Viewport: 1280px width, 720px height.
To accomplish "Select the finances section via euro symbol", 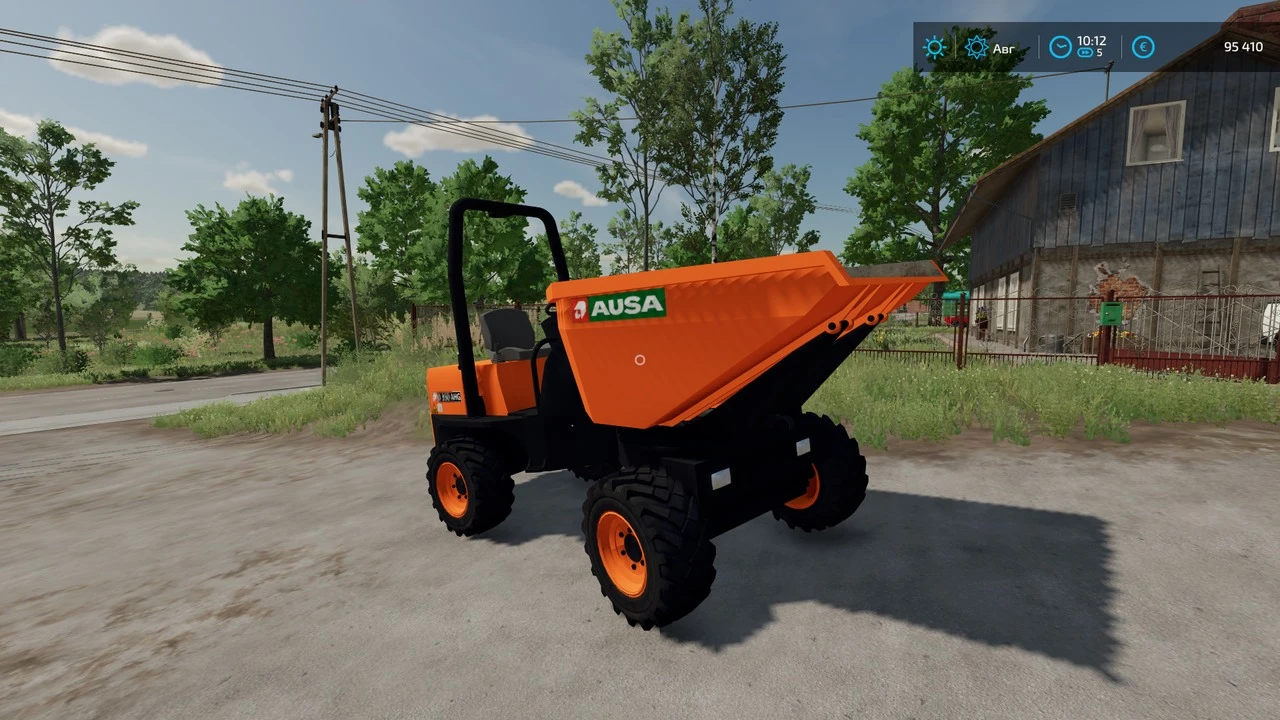I will [x=1143, y=47].
